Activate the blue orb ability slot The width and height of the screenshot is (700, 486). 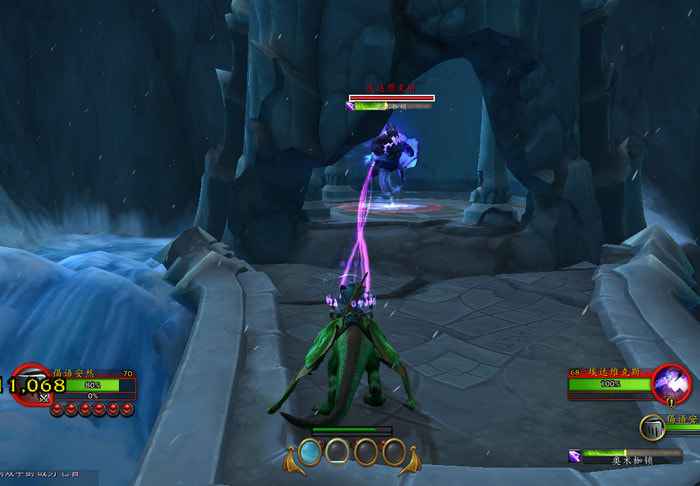coord(311,452)
